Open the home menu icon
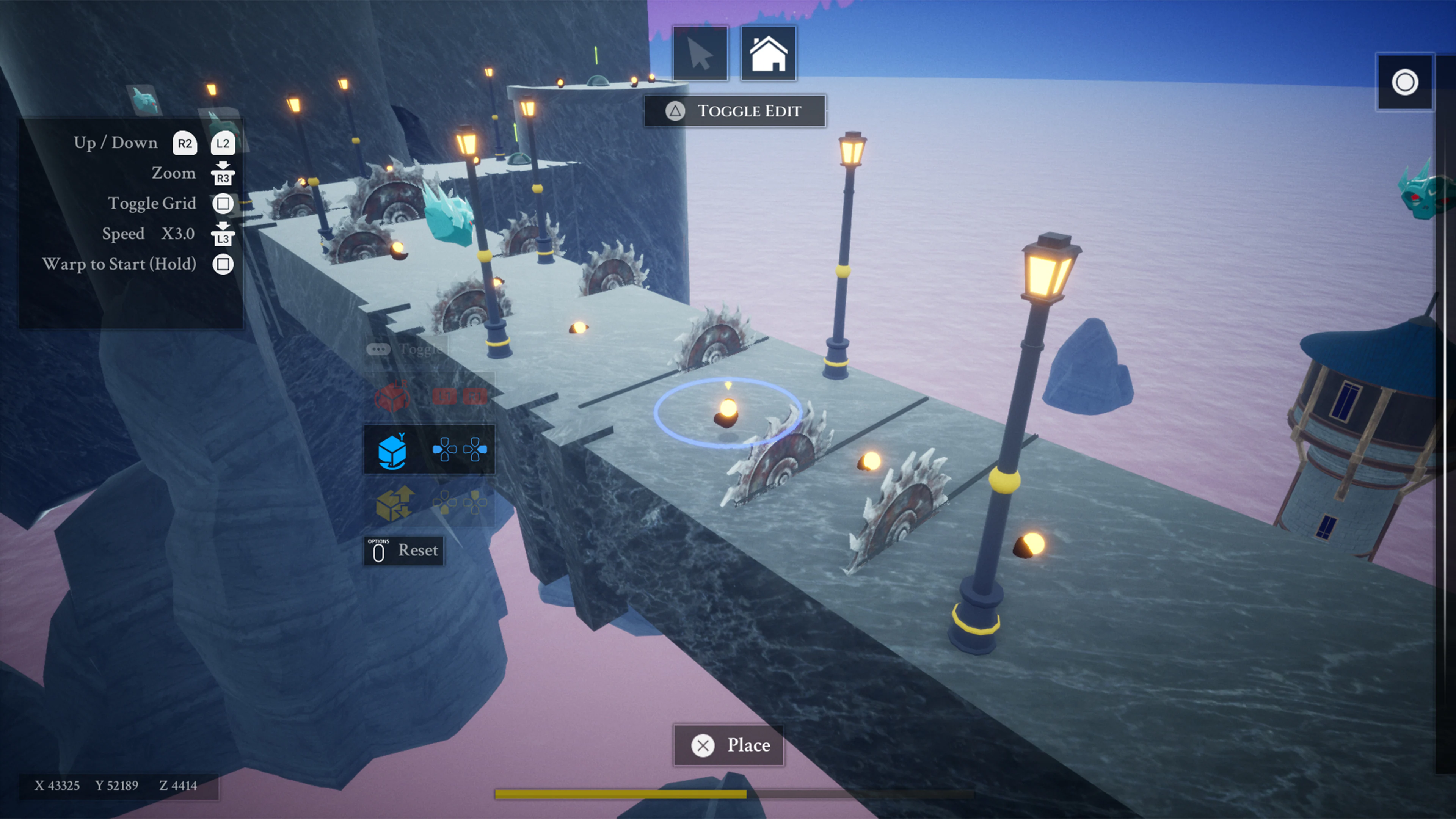The image size is (1456, 819). (769, 53)
